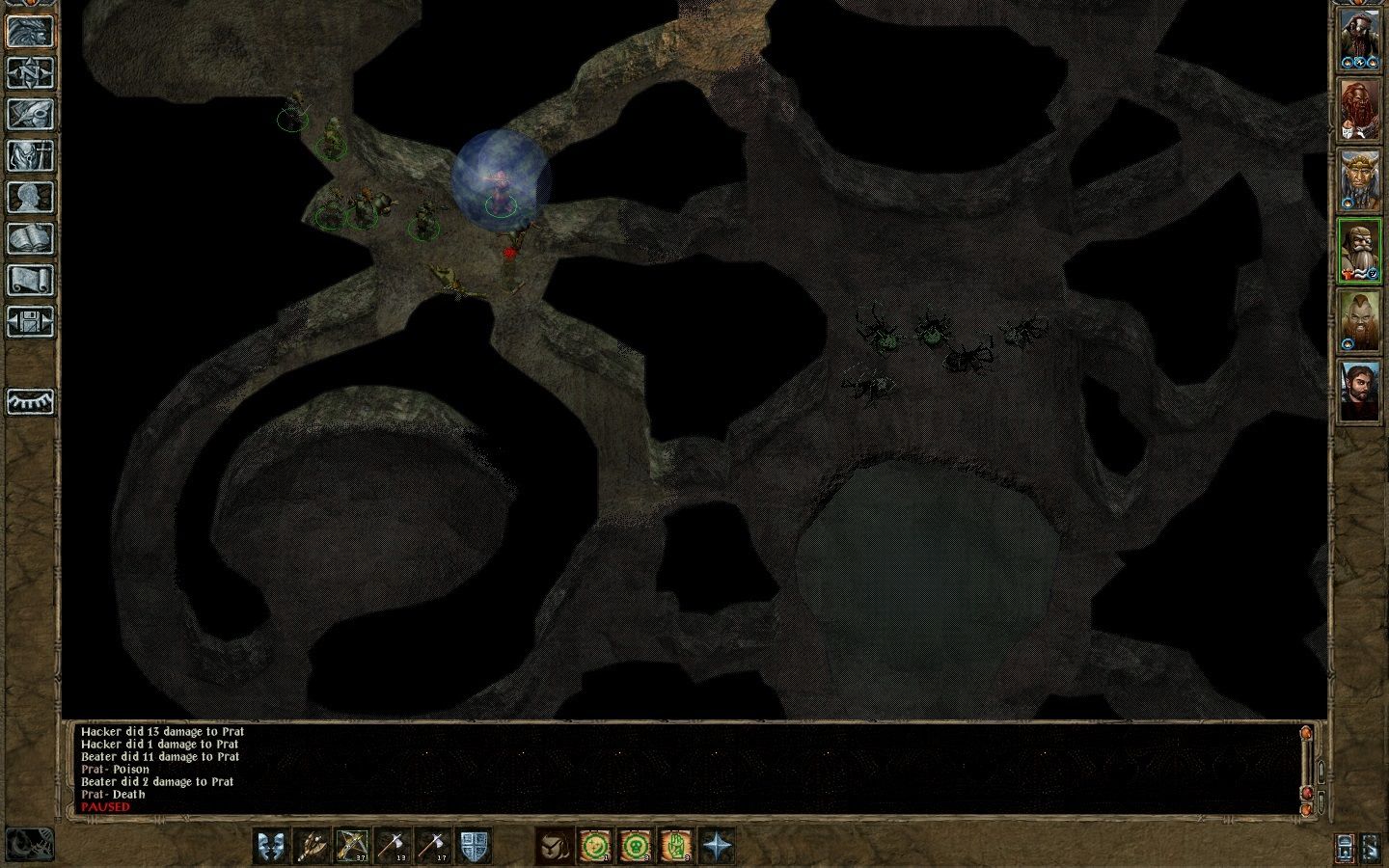Cast the green skull quick spell
Image resolution: width=1389 pixels, height=868 pixels.
coord(635,846)
